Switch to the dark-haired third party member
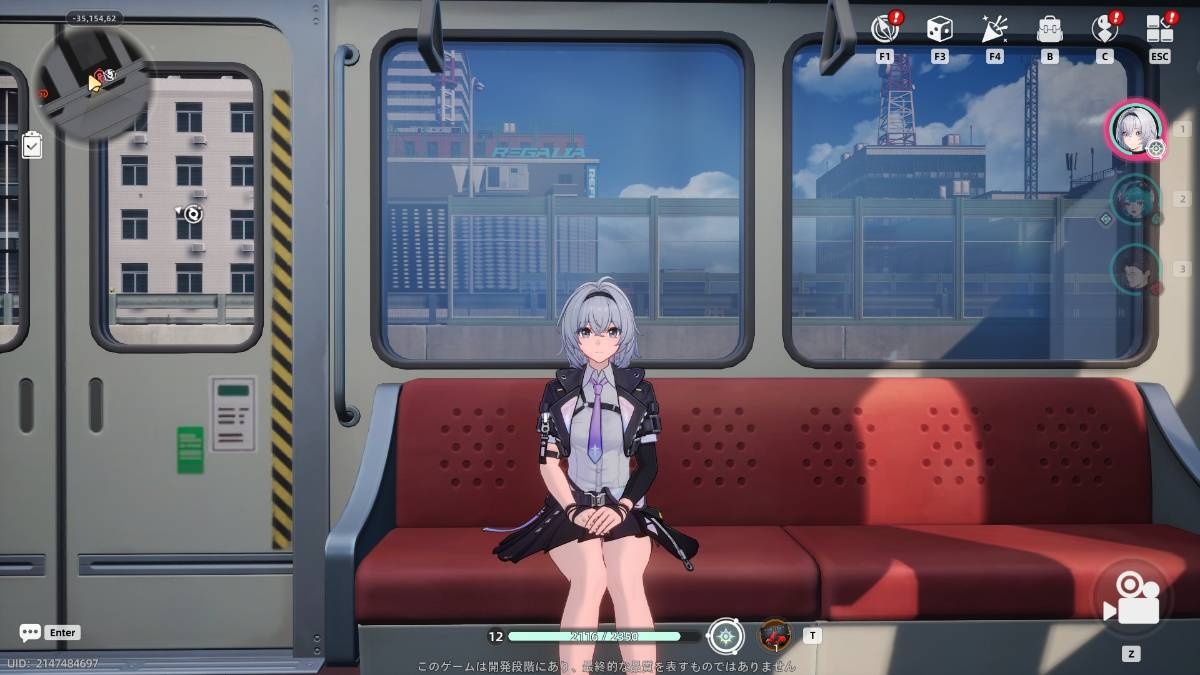 coord(1135,268)
